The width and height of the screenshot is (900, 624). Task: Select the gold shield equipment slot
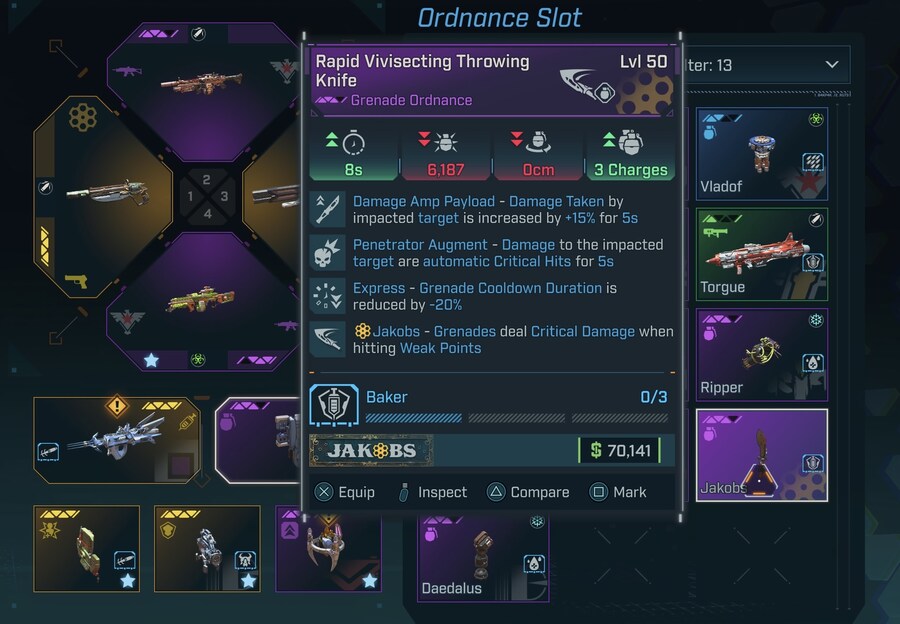[207, 548]
